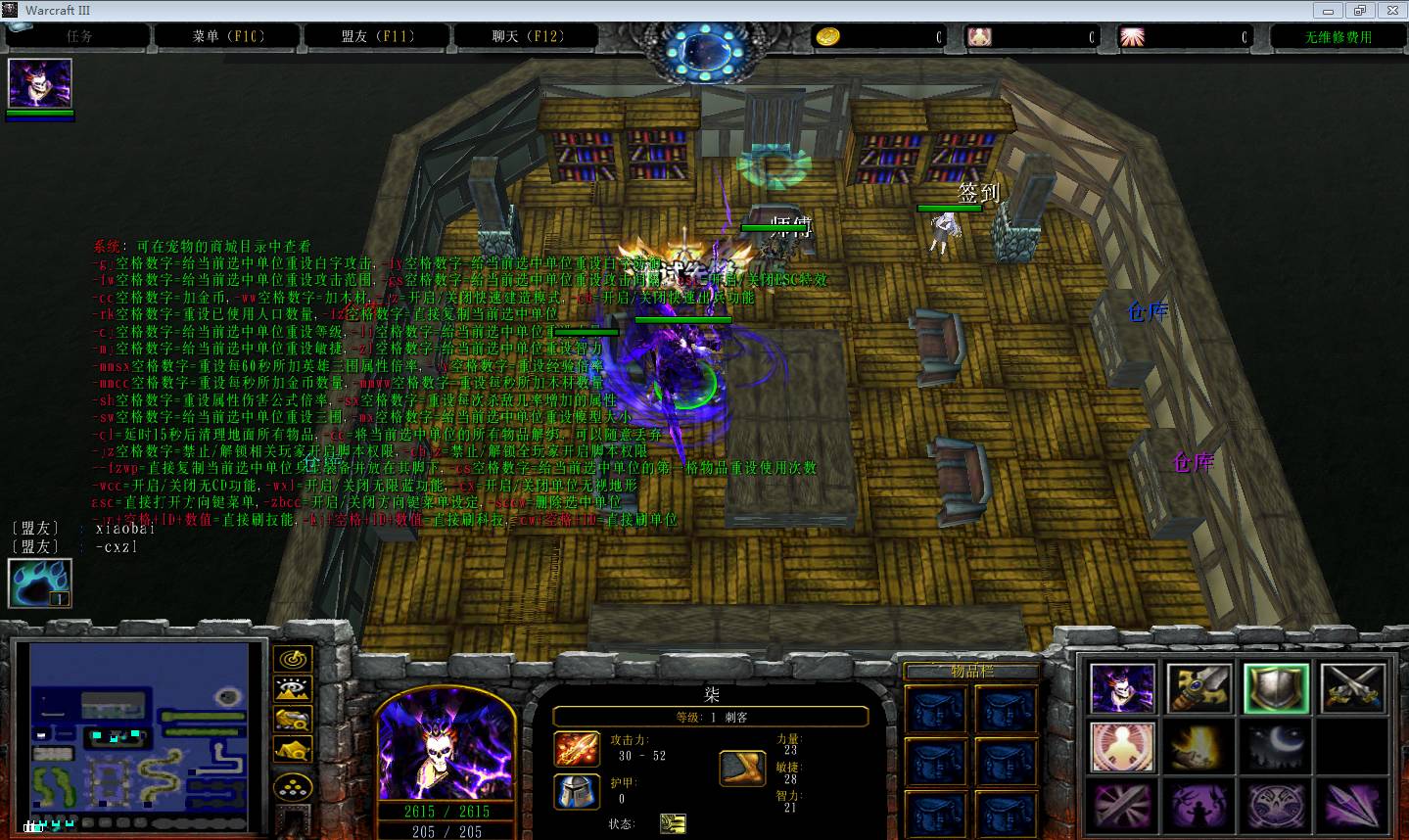Open the 任务 quests menu
Image resolution: width=1409 pixels, height=840 pixels.
pos(79,36)
